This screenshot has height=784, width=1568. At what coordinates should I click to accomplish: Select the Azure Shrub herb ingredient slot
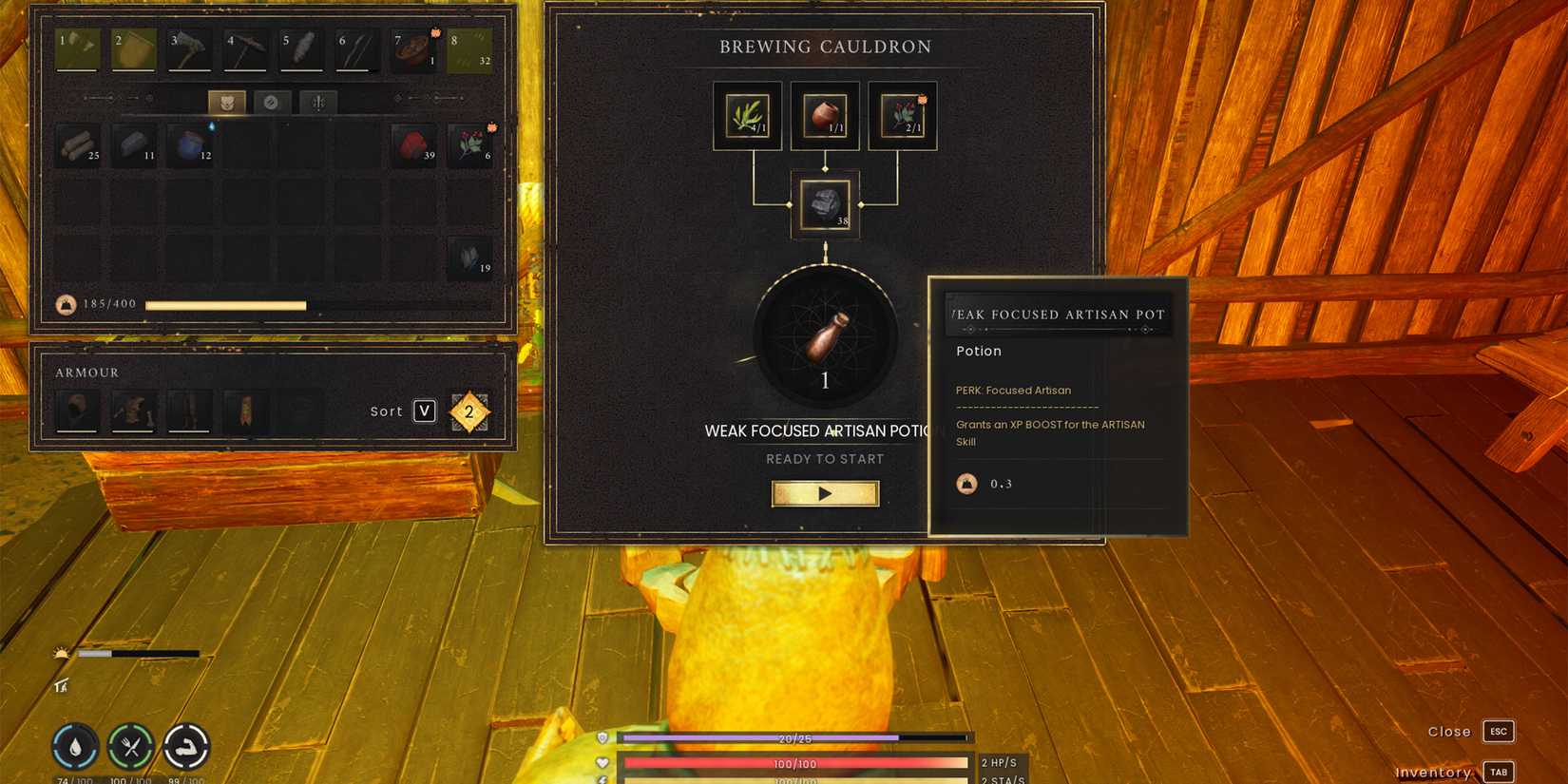click(x=747, y=114)
